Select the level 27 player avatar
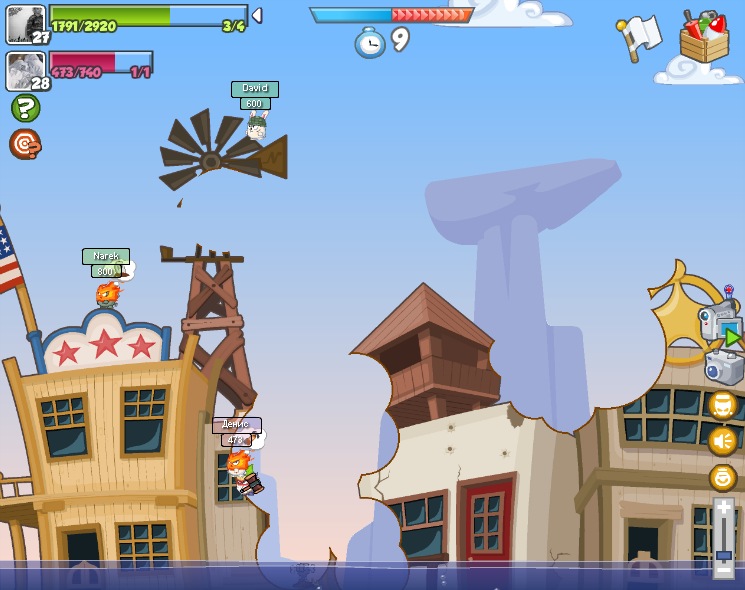 click(x=25, y=23)
